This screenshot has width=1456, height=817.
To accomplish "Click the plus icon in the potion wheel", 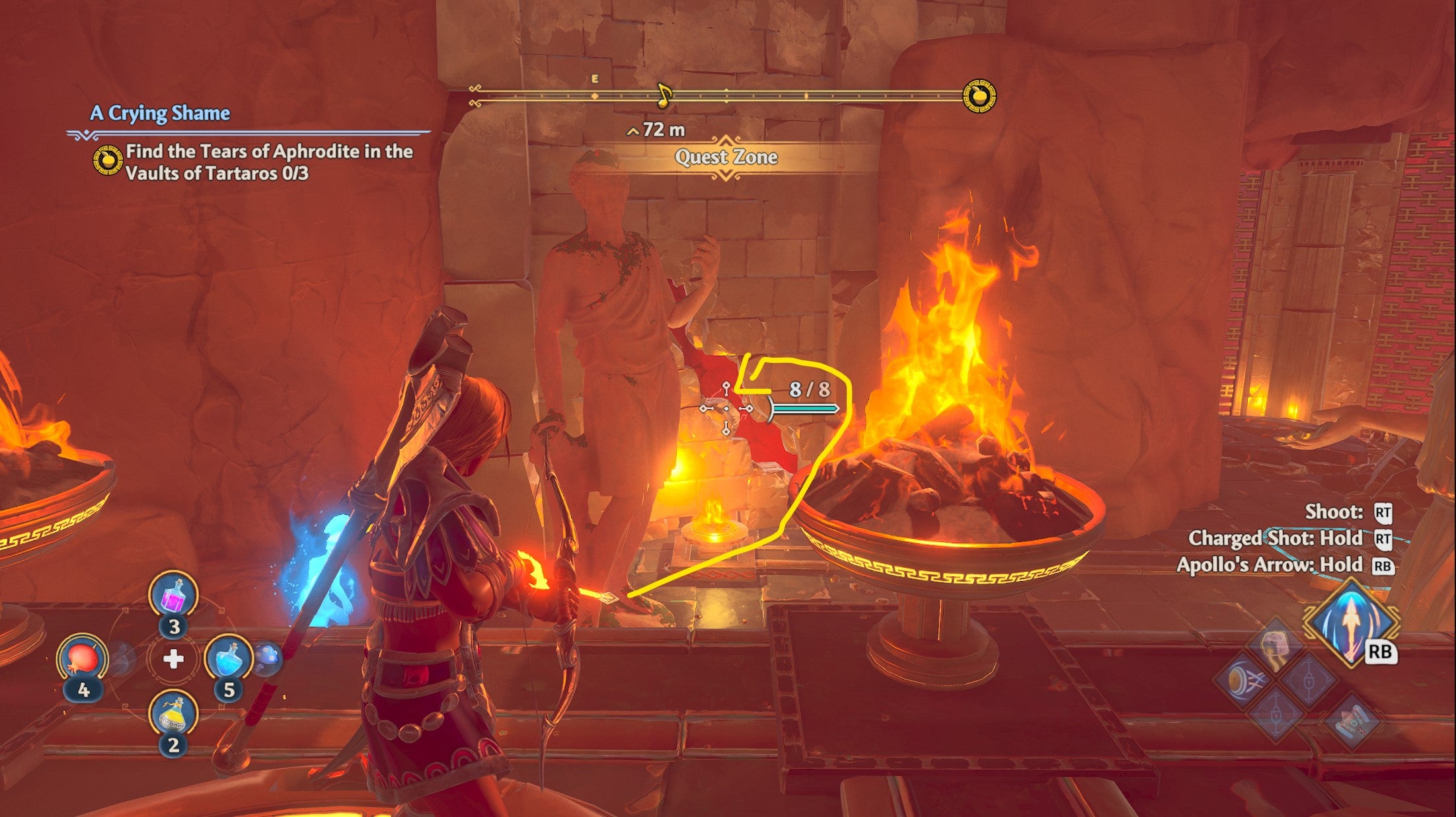I will click(x=173, y=658).
